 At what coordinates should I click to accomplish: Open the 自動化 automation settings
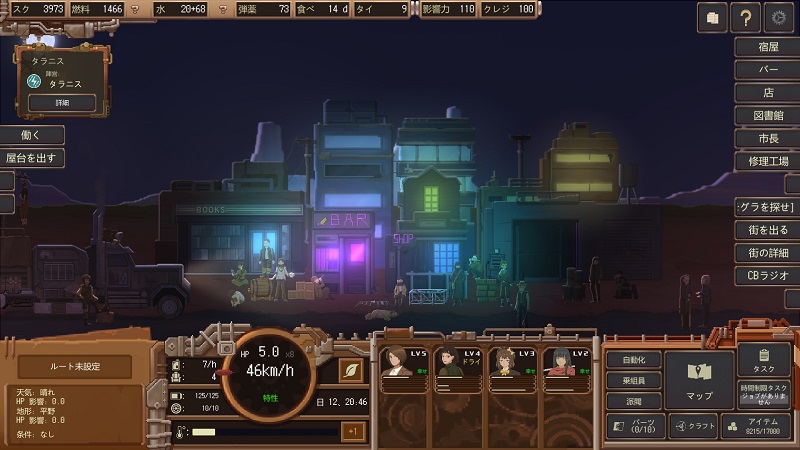point(633,360)
